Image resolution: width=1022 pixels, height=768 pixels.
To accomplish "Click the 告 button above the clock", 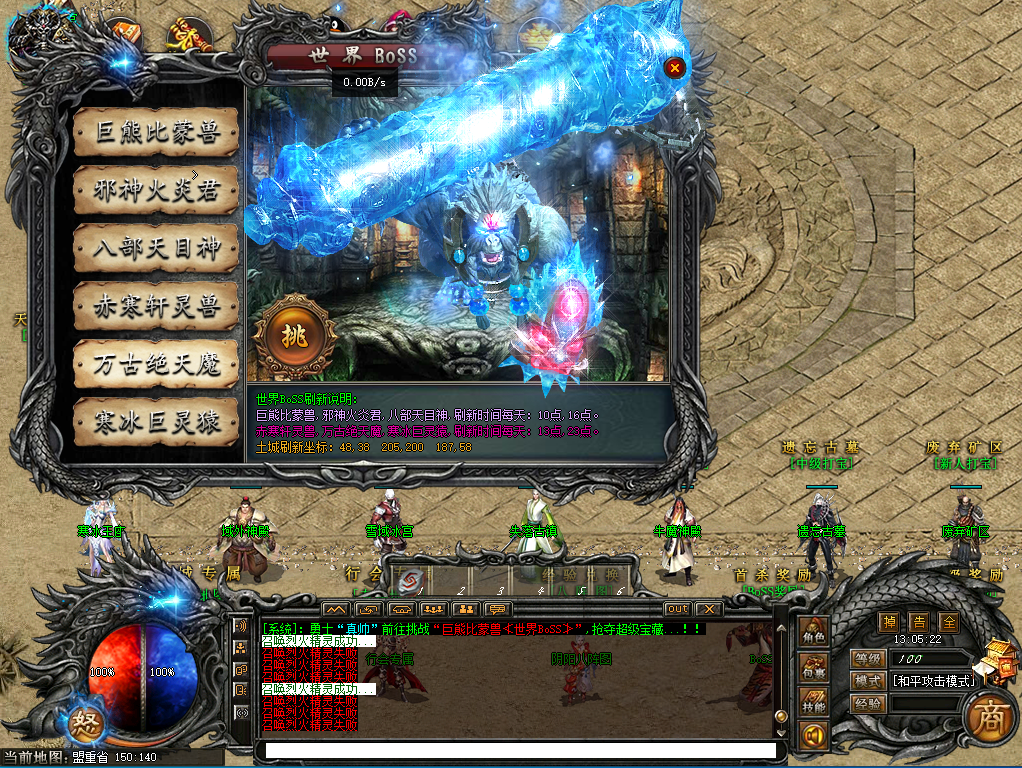I will (x=918, y=622).
